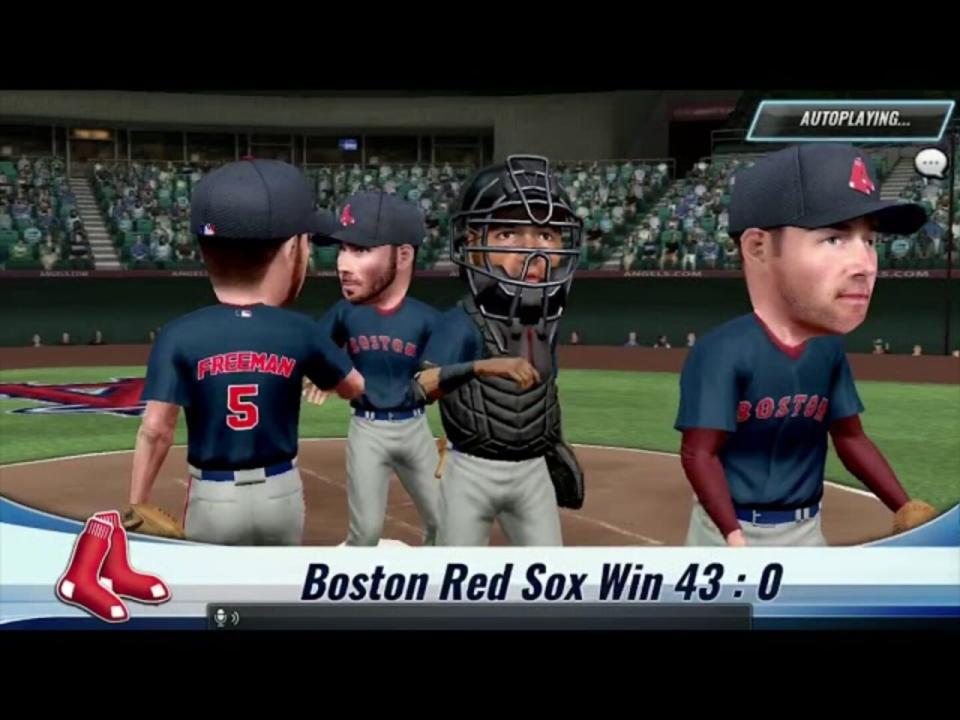Toggle the microphone icon in the bottom bar
Viewport: 960px width, 720px height.
pyautogui.click(x=221, y=617)
